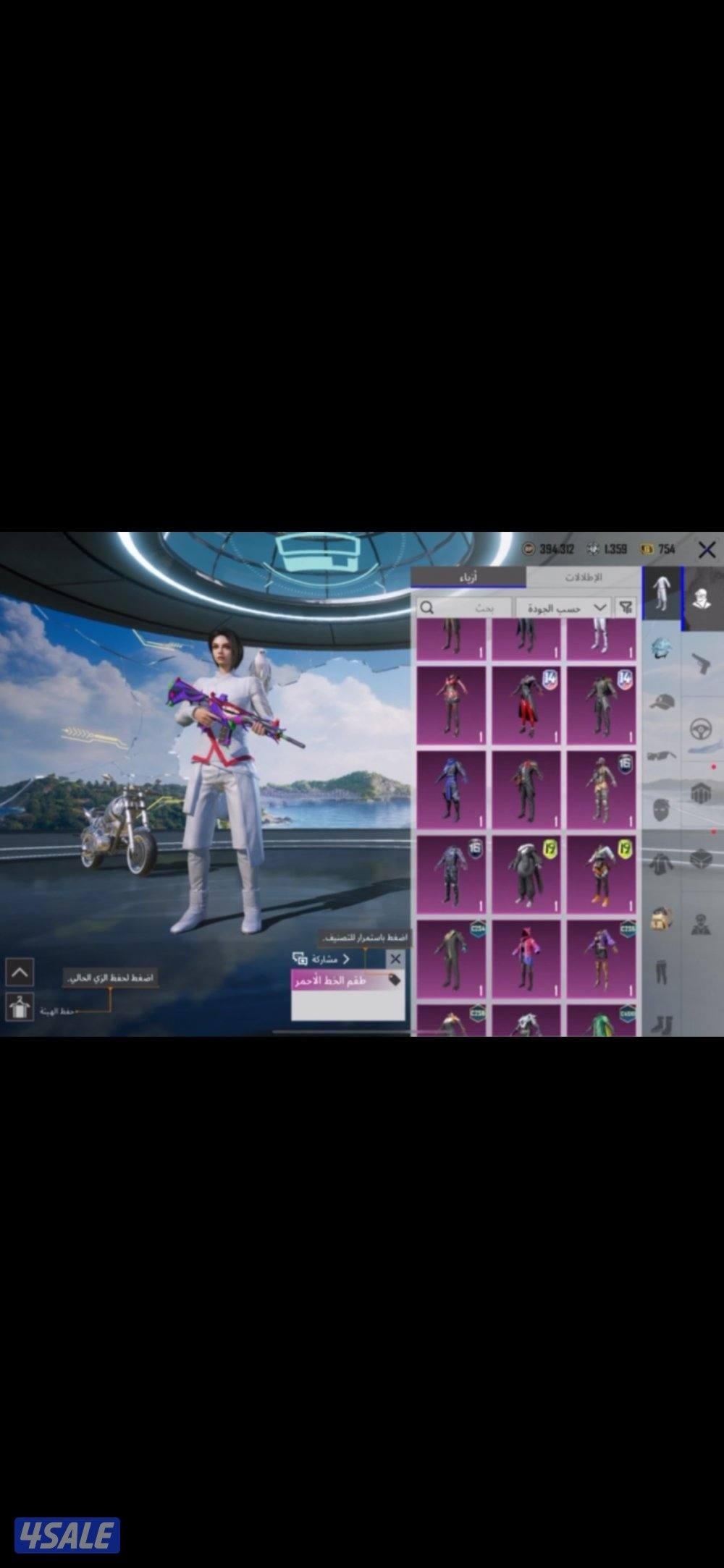Open the pistol weapons category

[701, 662]
